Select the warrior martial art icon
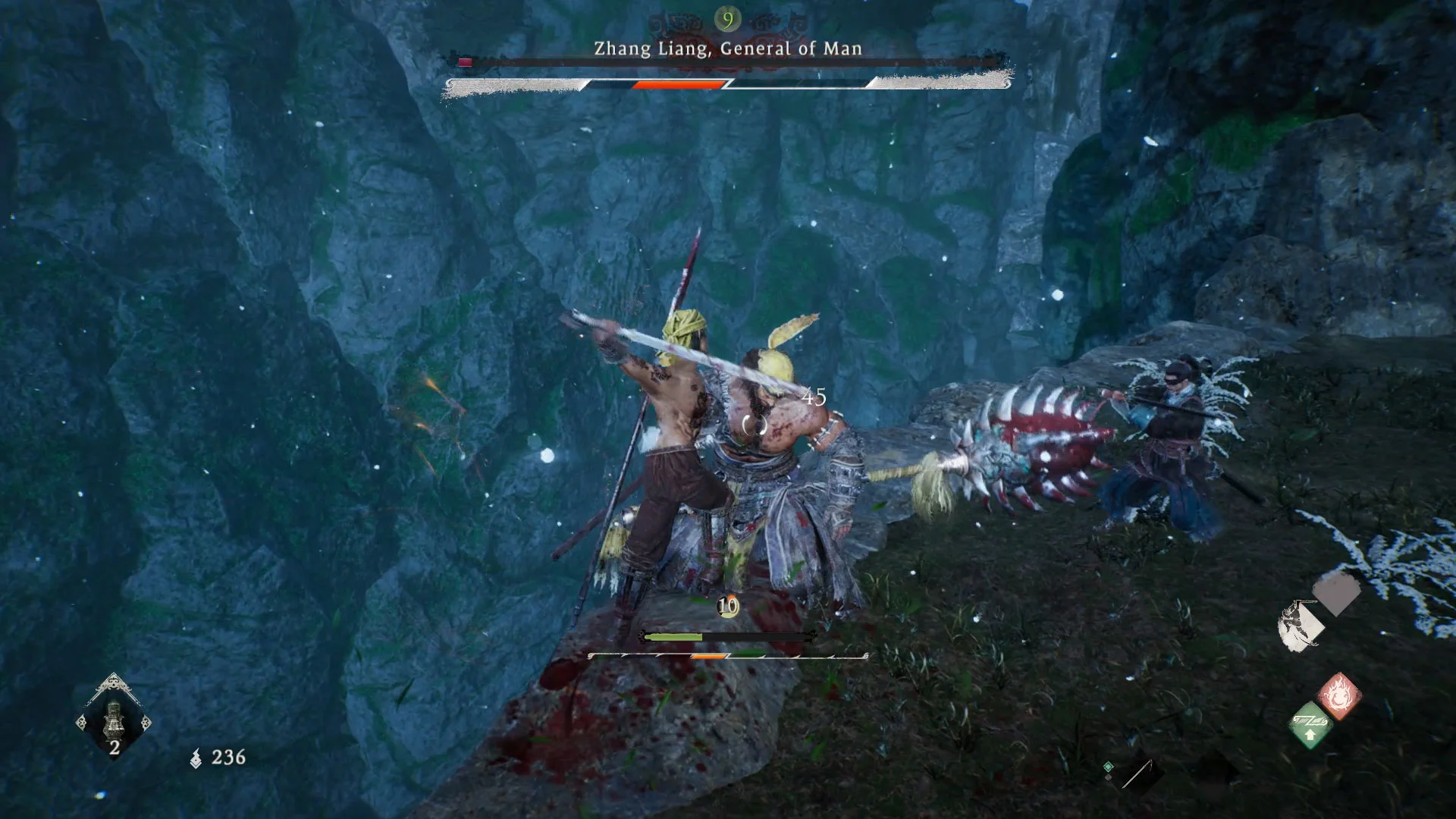The image size is (1456, 819). click(x=1300, y=626)
